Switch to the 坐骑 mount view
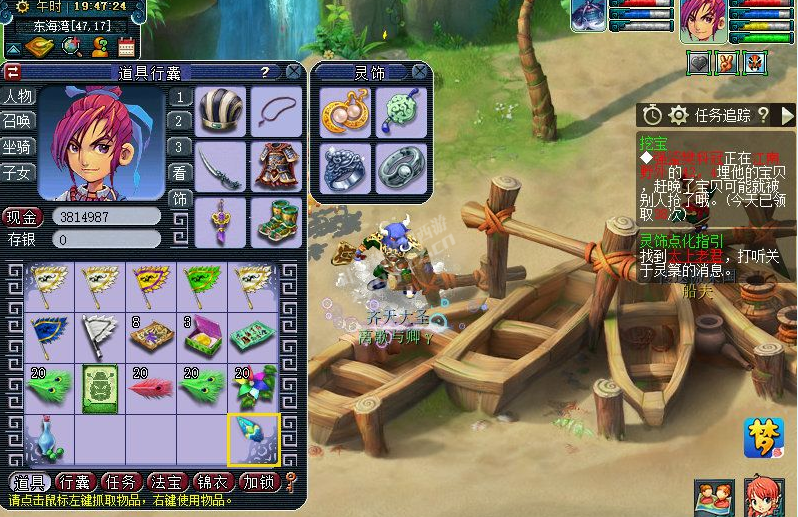The image size is (798, 517). 17,146
